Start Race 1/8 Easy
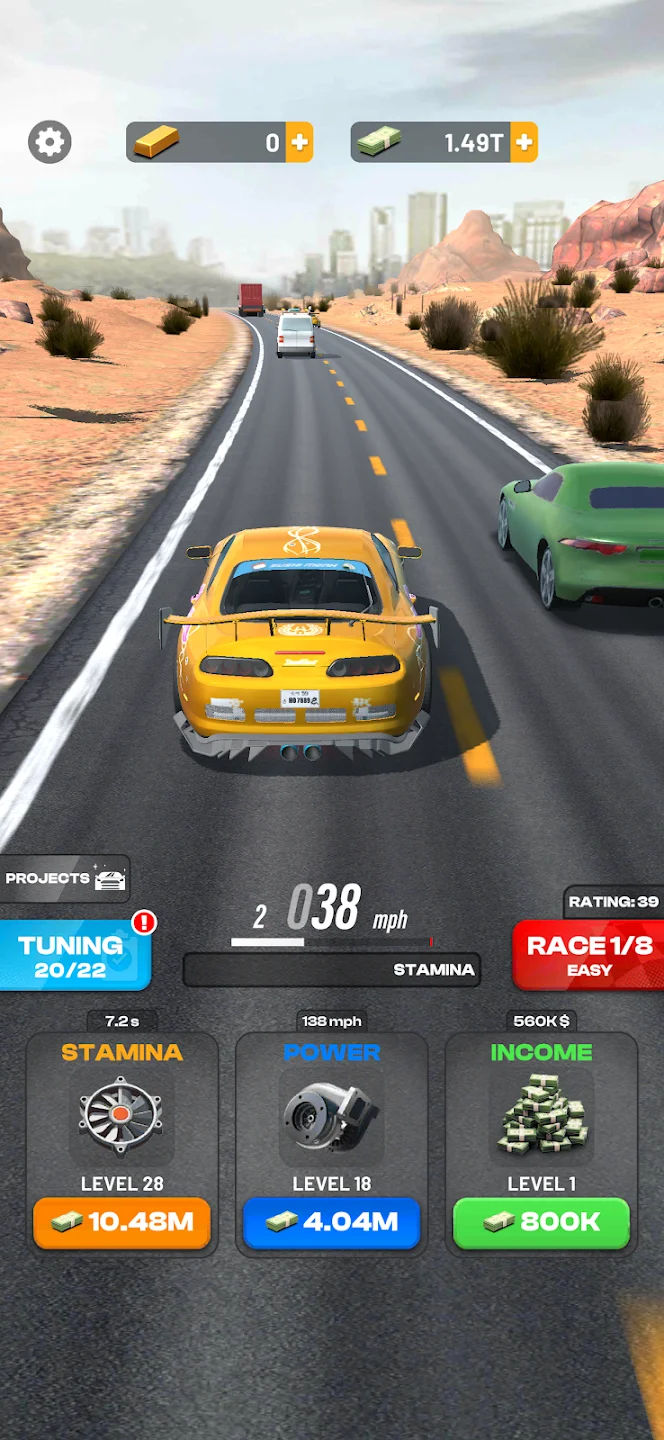This screenshot has width=664, height=1440. coord(588,956)
